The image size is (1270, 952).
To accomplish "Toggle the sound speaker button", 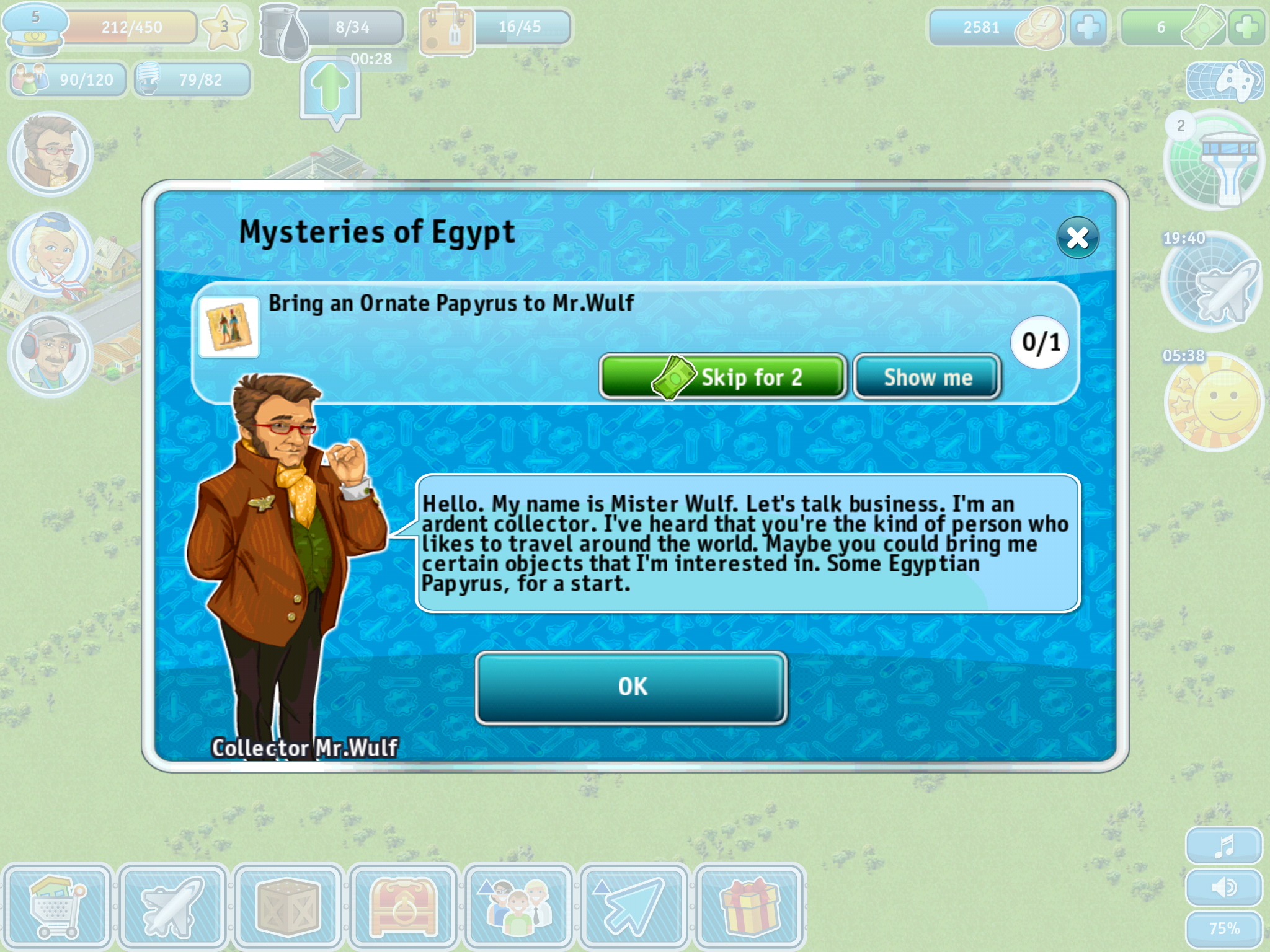I will point(1224,888).
